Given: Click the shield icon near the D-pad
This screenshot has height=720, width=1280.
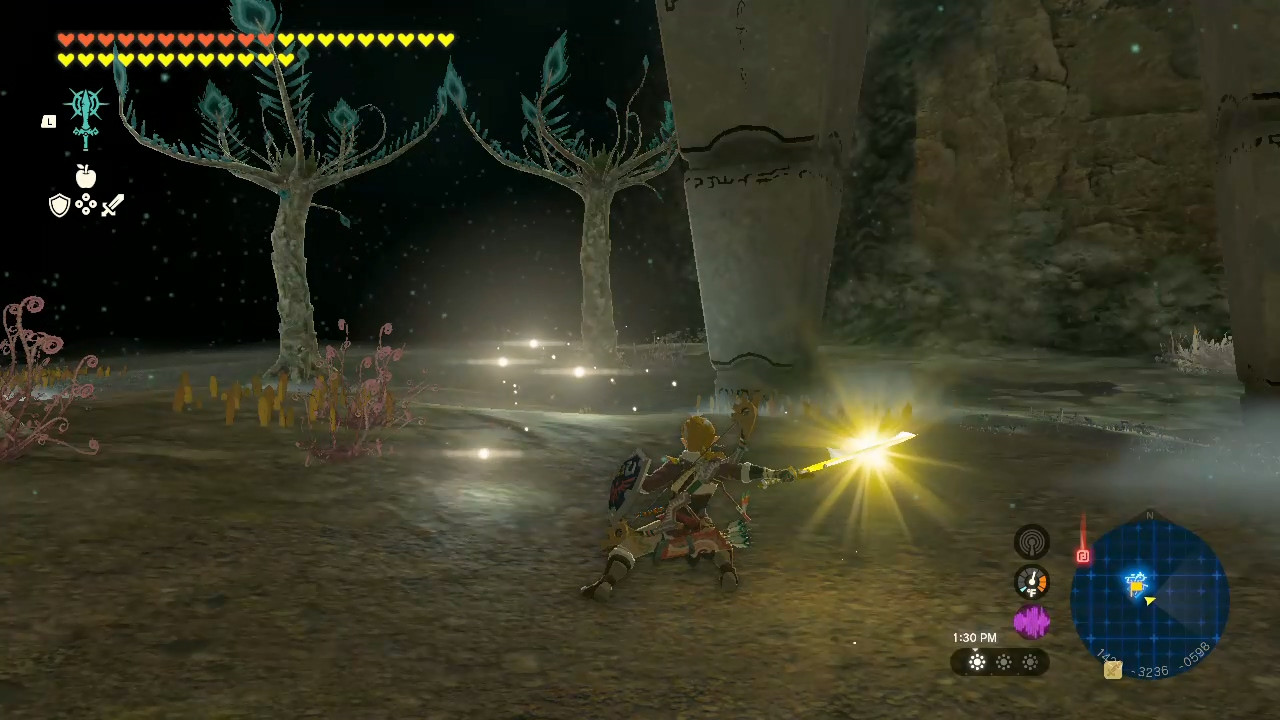Looking at the screenshot, I should 60,205.
